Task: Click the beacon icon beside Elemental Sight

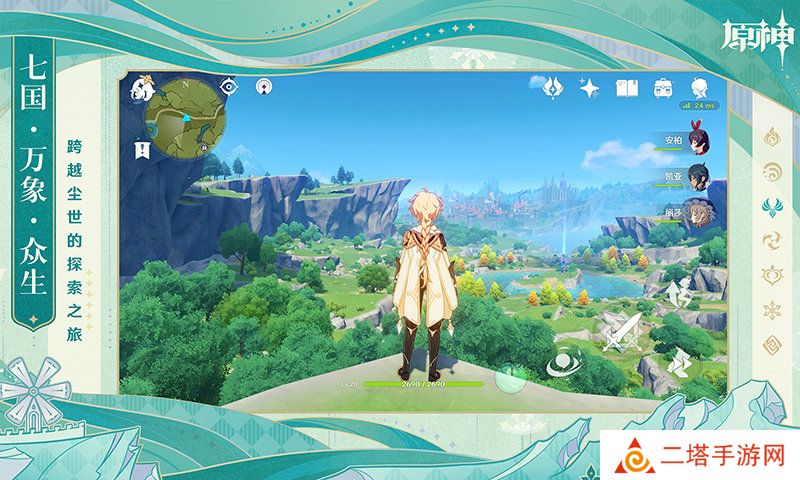Action: pyautogui.click(x=263, y=87)
